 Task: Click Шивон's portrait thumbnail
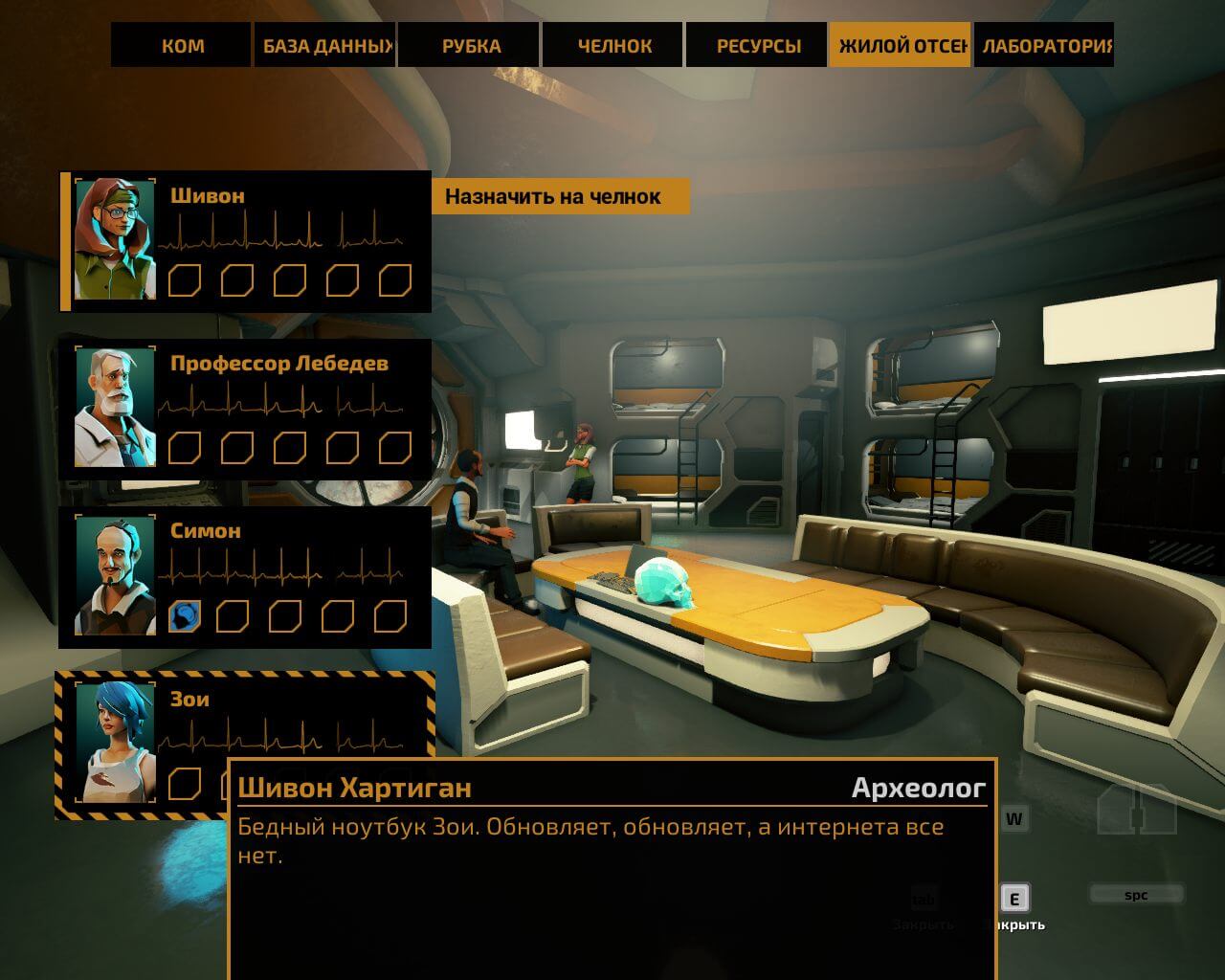click(x=115, y=239)
